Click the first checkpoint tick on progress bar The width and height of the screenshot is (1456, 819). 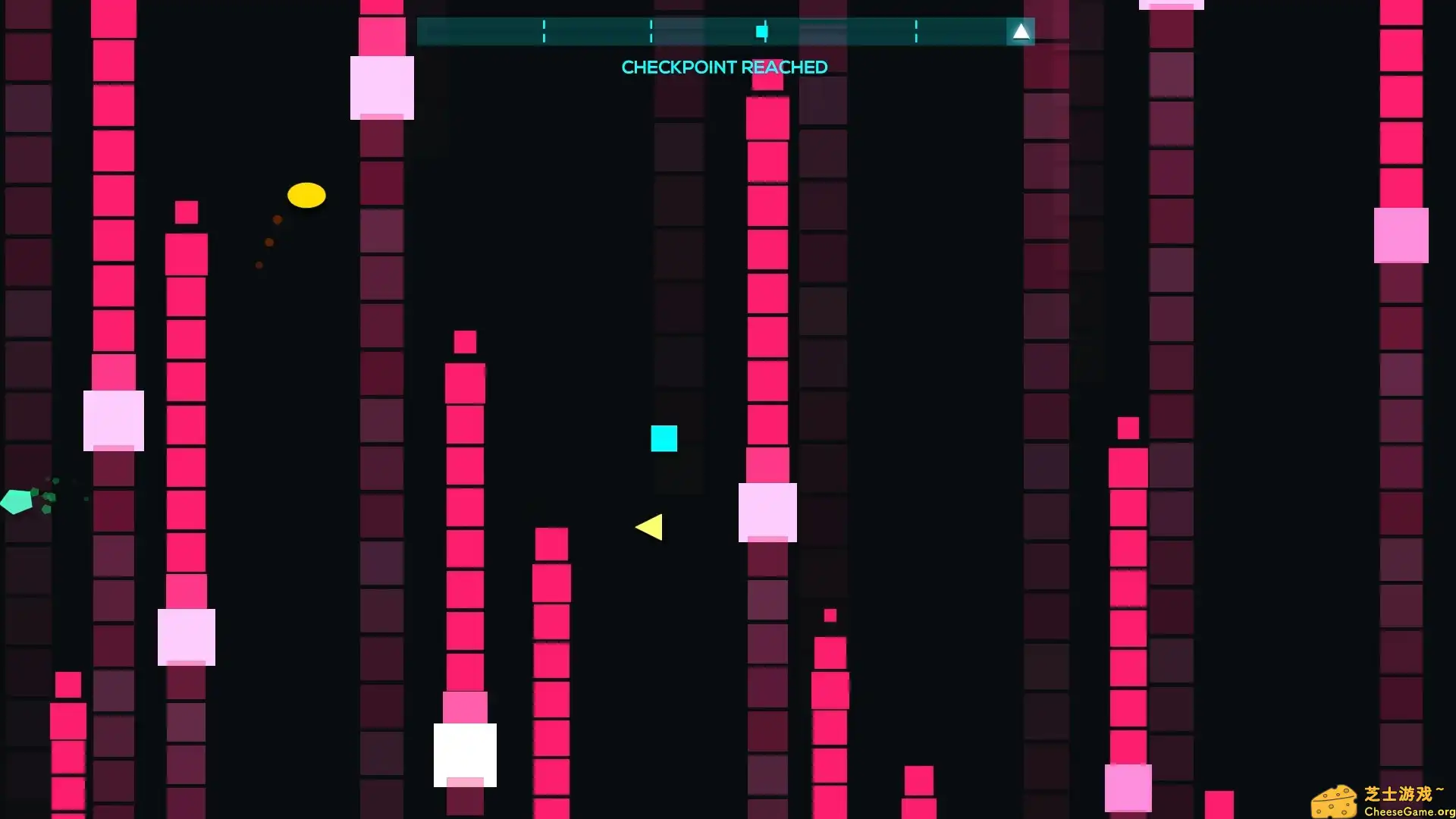tap(544, 31)
